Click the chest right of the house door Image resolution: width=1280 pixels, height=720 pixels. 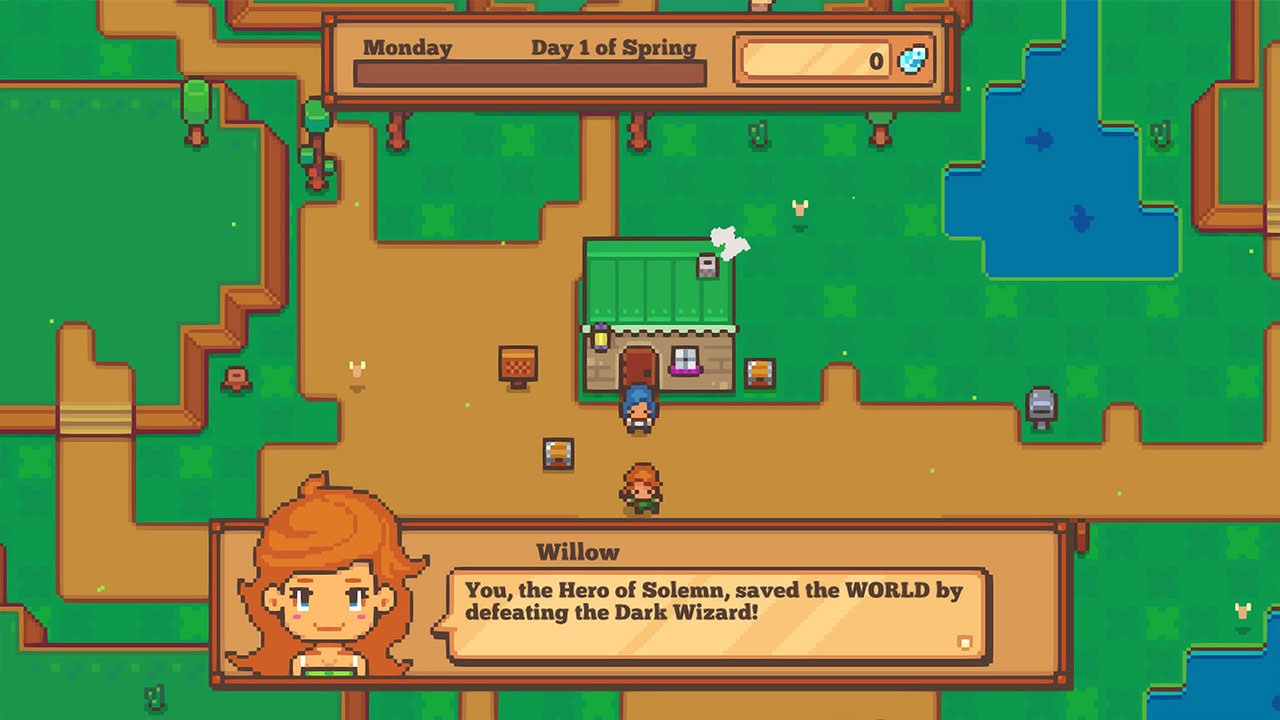(x=758, y=375)
